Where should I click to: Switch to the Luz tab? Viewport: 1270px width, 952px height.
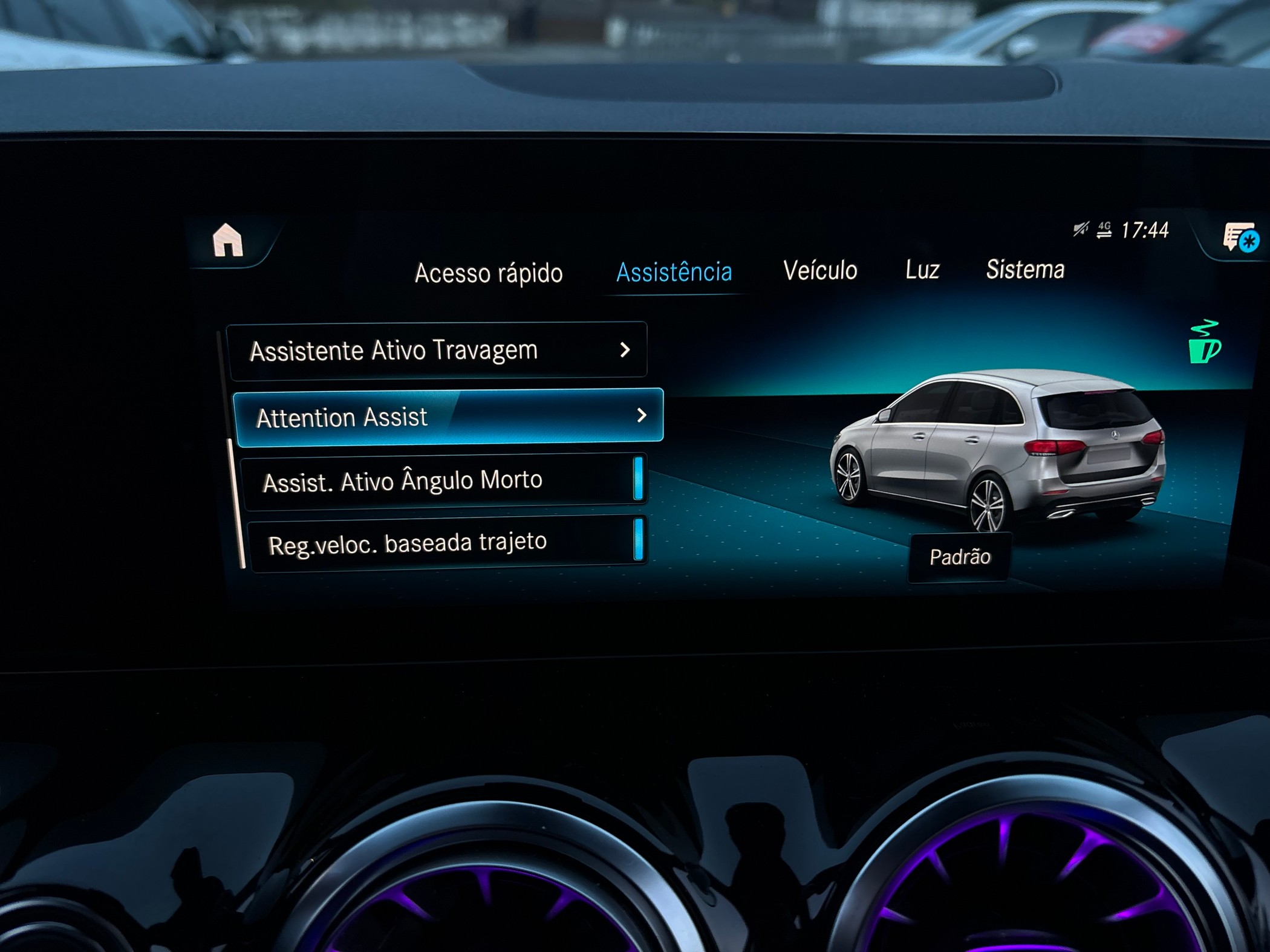point(922,270)
